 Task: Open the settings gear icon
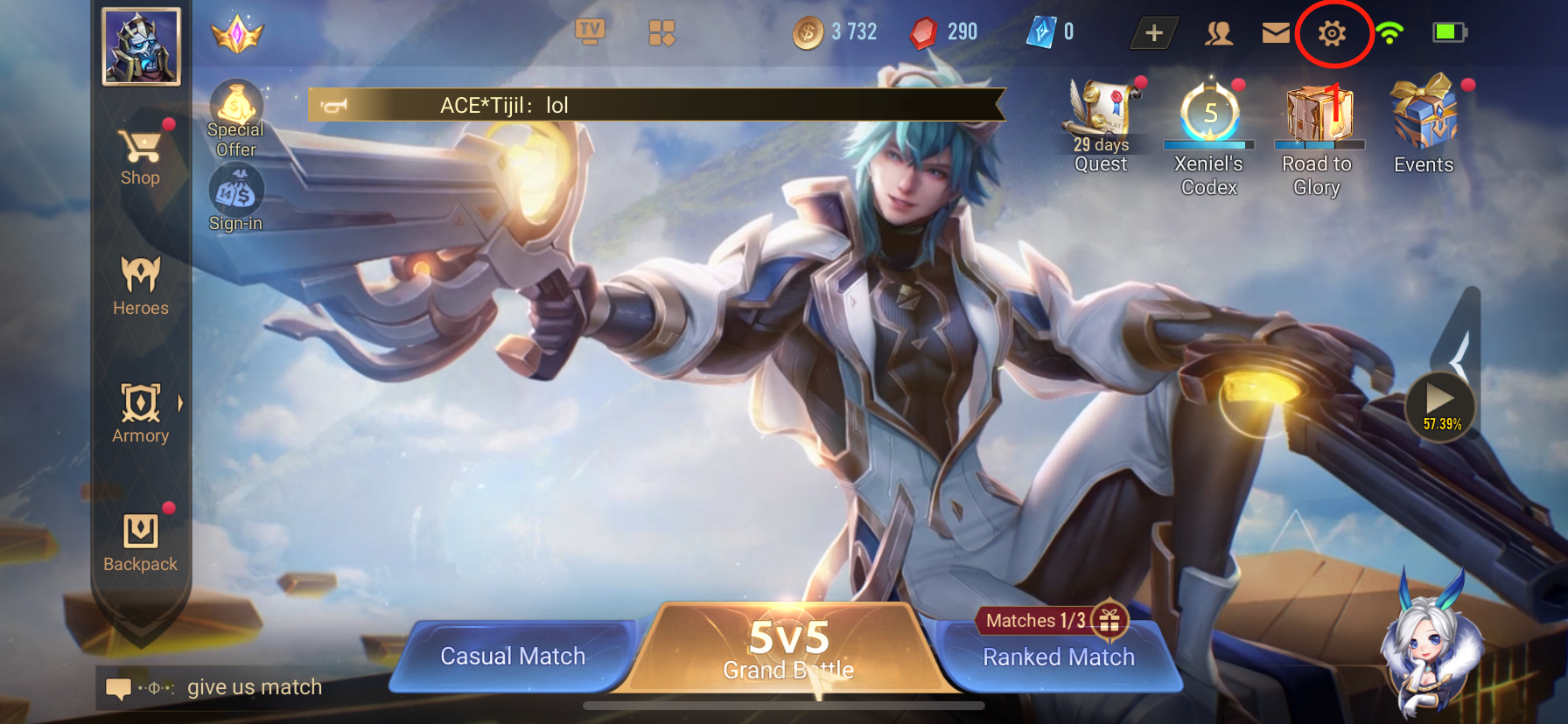click(x=1332, y=33)
